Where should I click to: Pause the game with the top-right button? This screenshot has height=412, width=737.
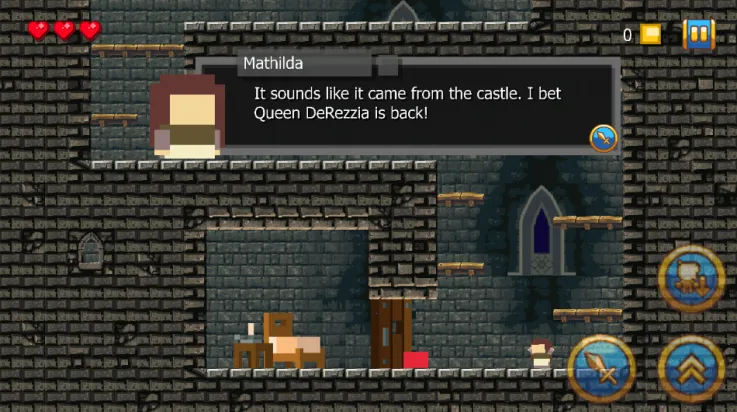(699, 35)
